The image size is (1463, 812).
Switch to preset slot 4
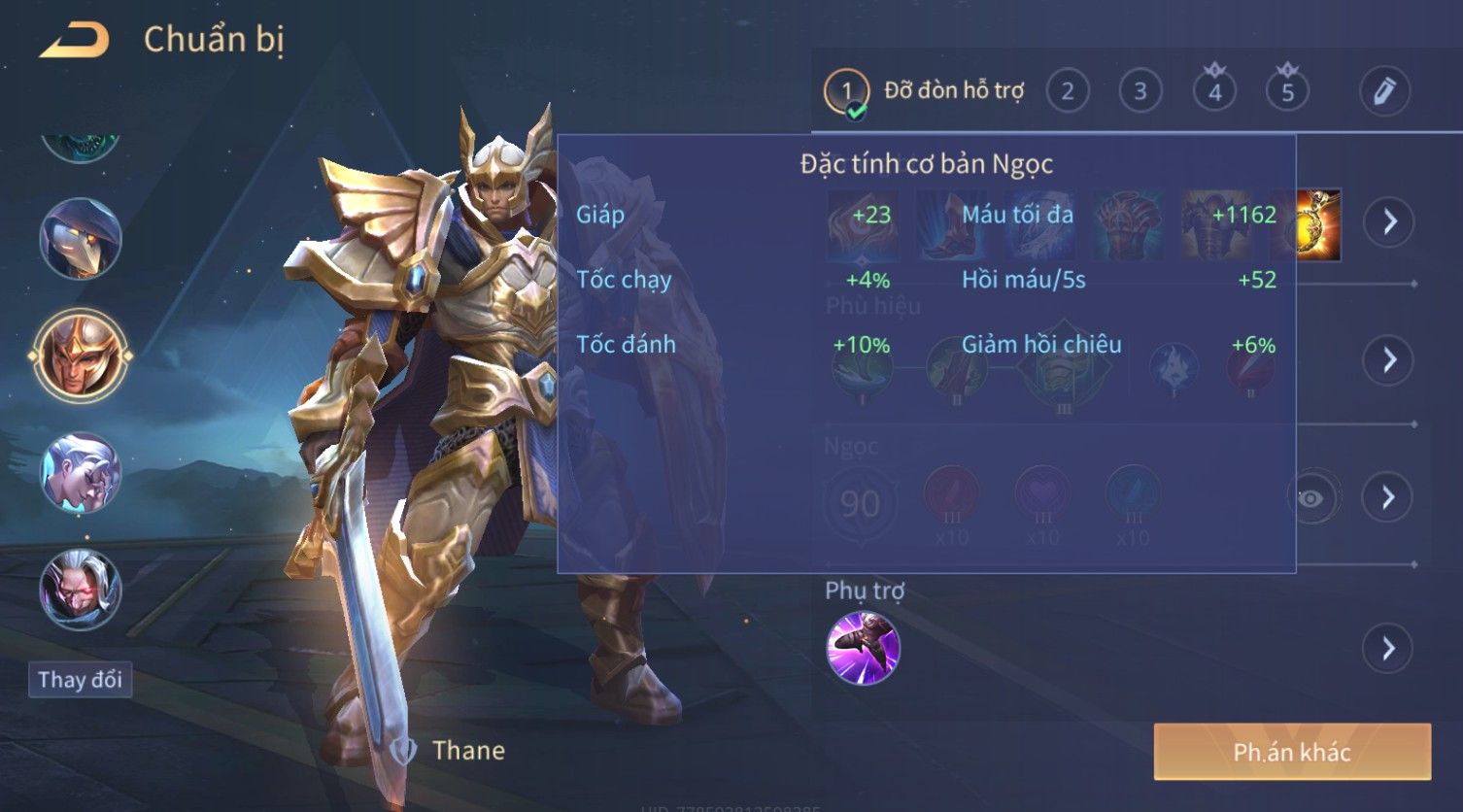(x=1214, y=92)
